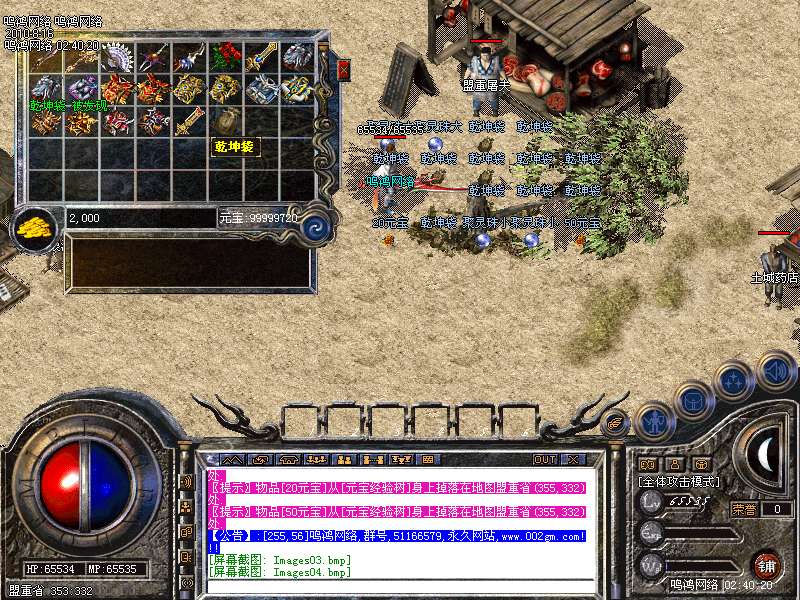The image size is (800, 600).
Task: Click the OUT button above chat
Action: (545, 459)
